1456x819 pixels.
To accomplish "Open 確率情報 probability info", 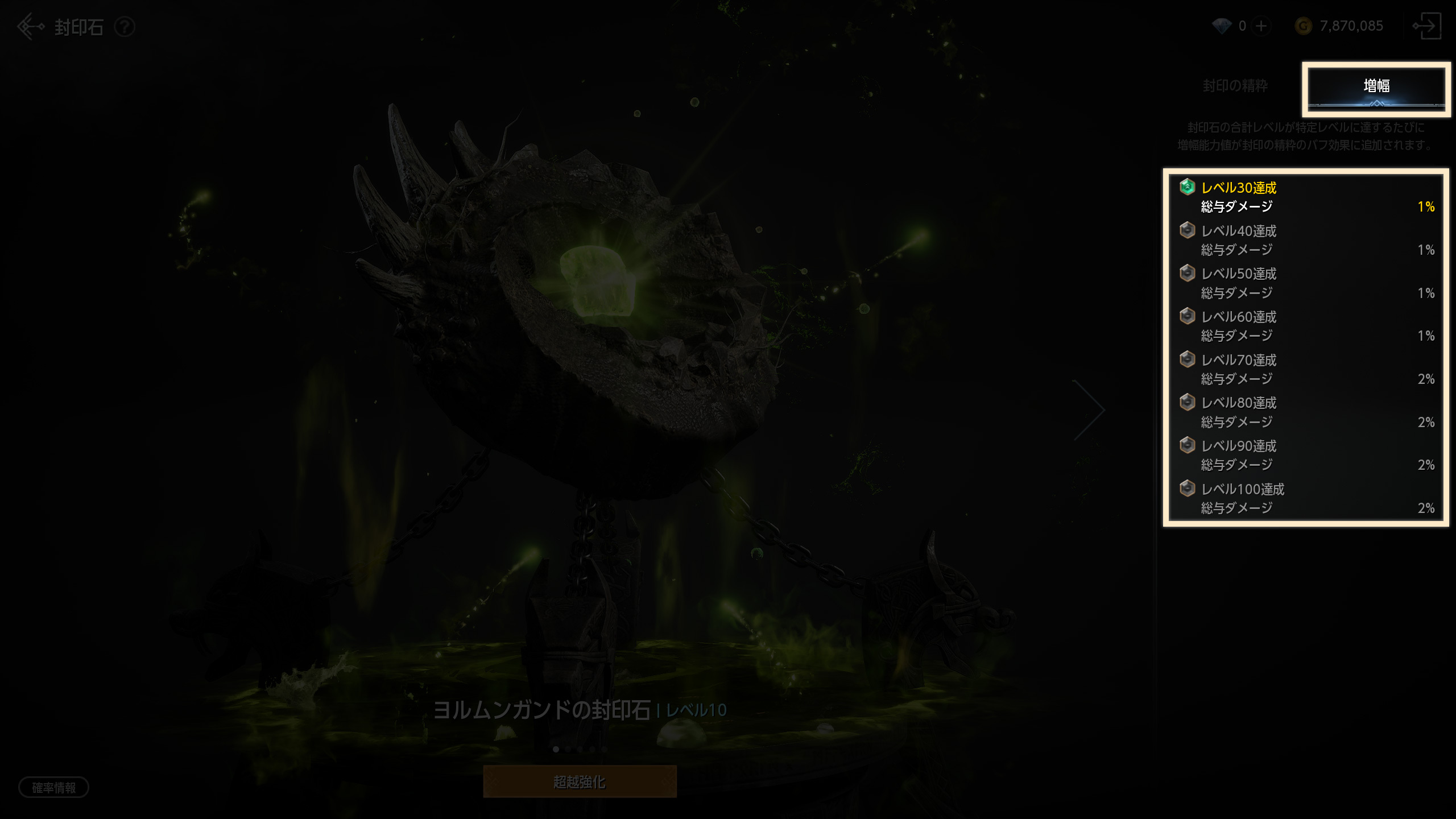I will point(53,788).
